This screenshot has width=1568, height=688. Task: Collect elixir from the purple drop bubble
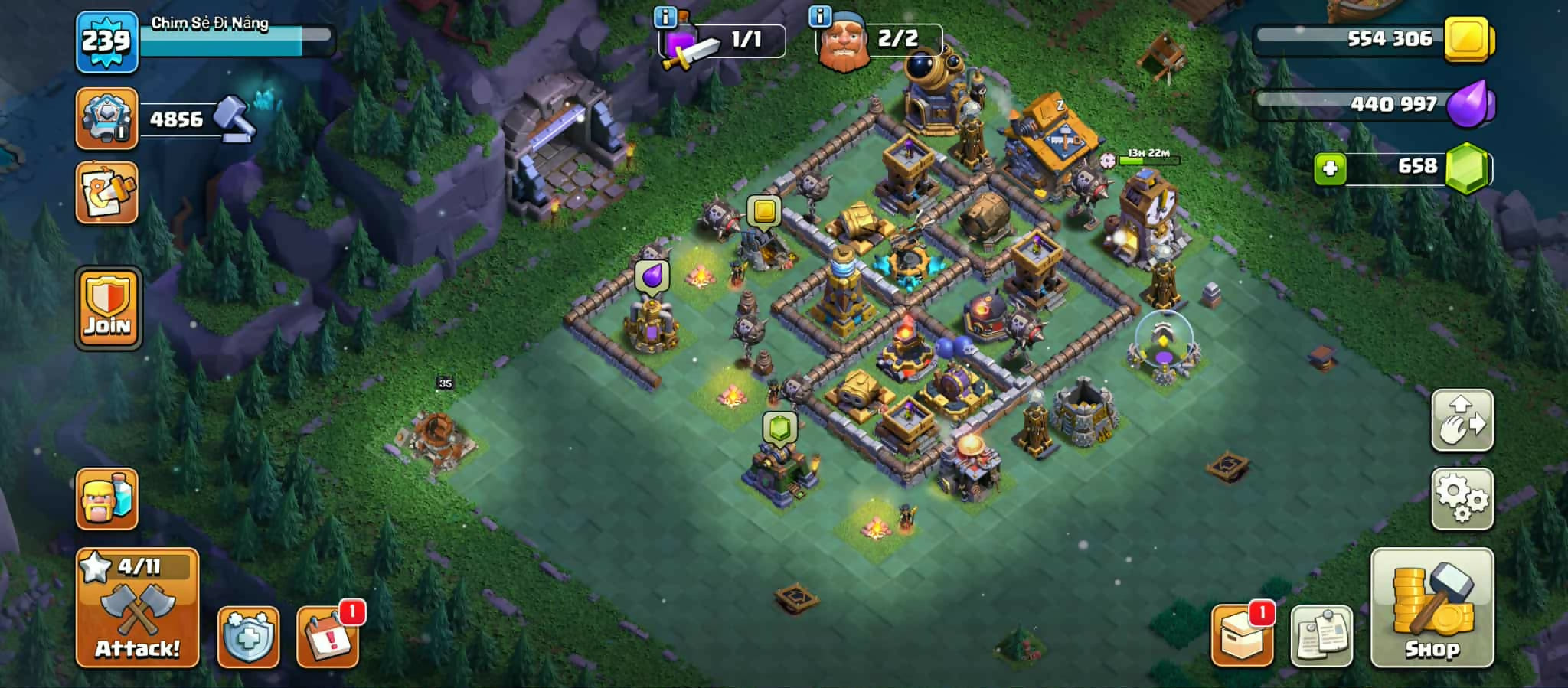652,276
